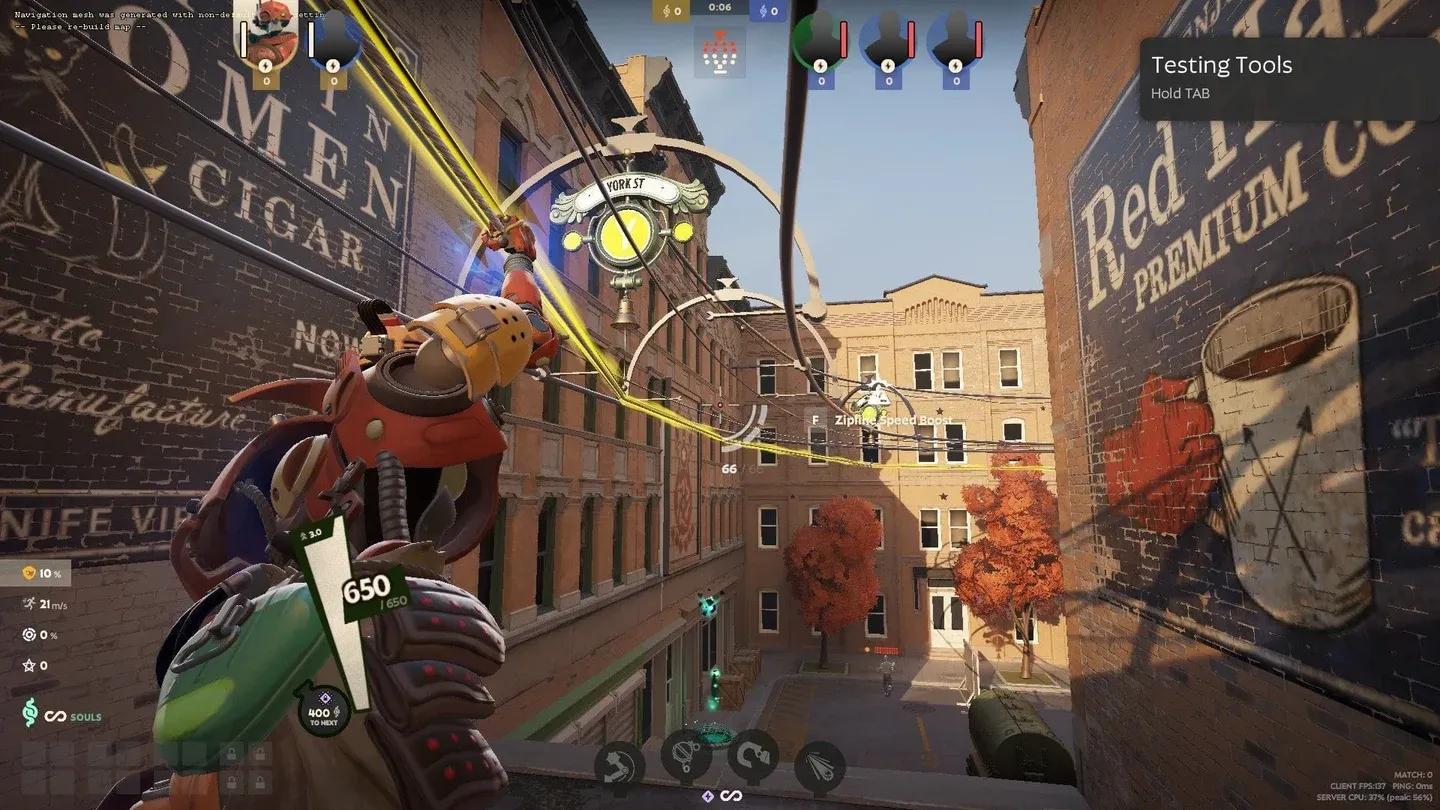Click the green Souls currency icon

pyautogui.click(x=31, y=715)
